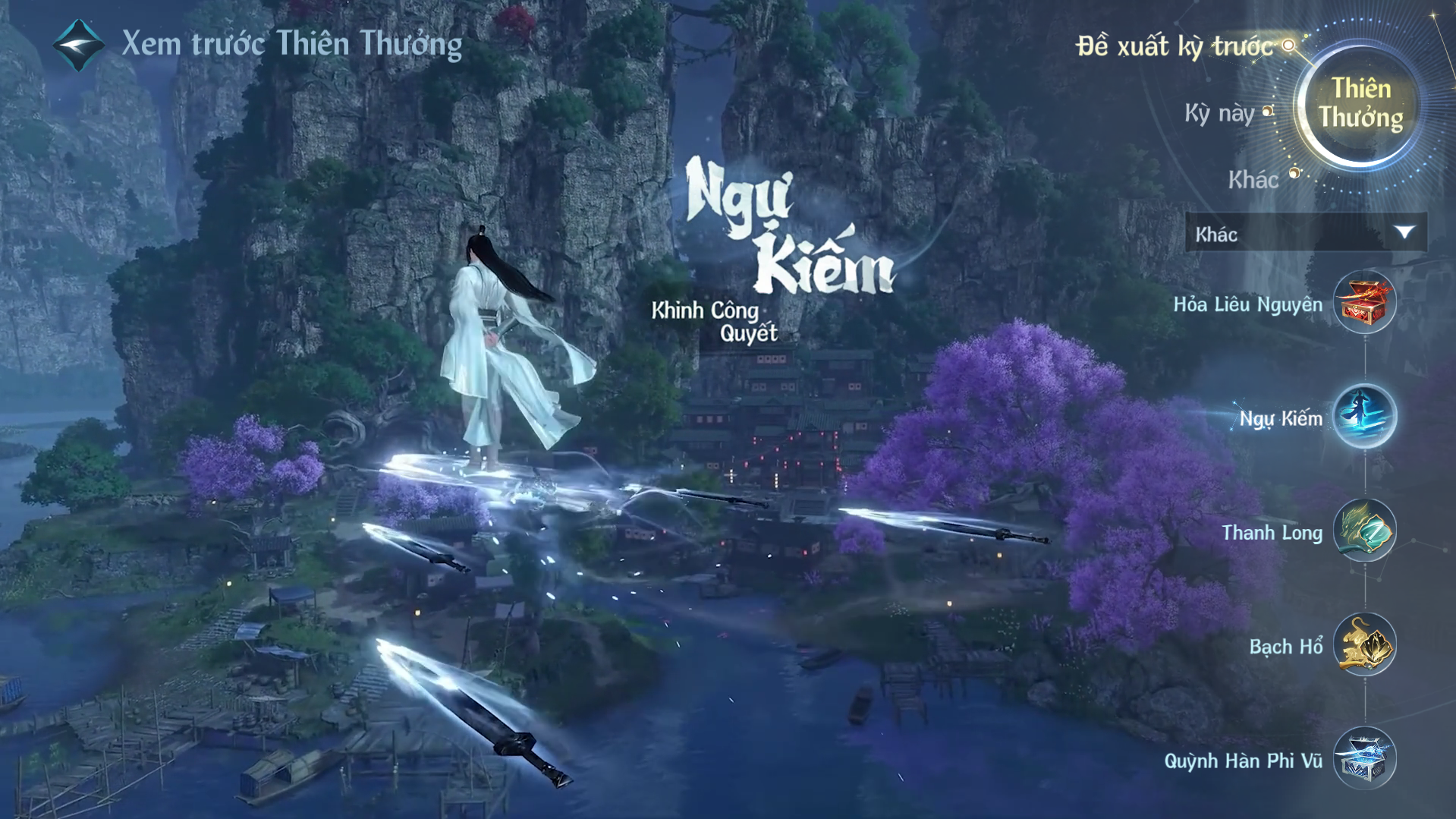Click the diamond back icon beside the title

(79, 45)
